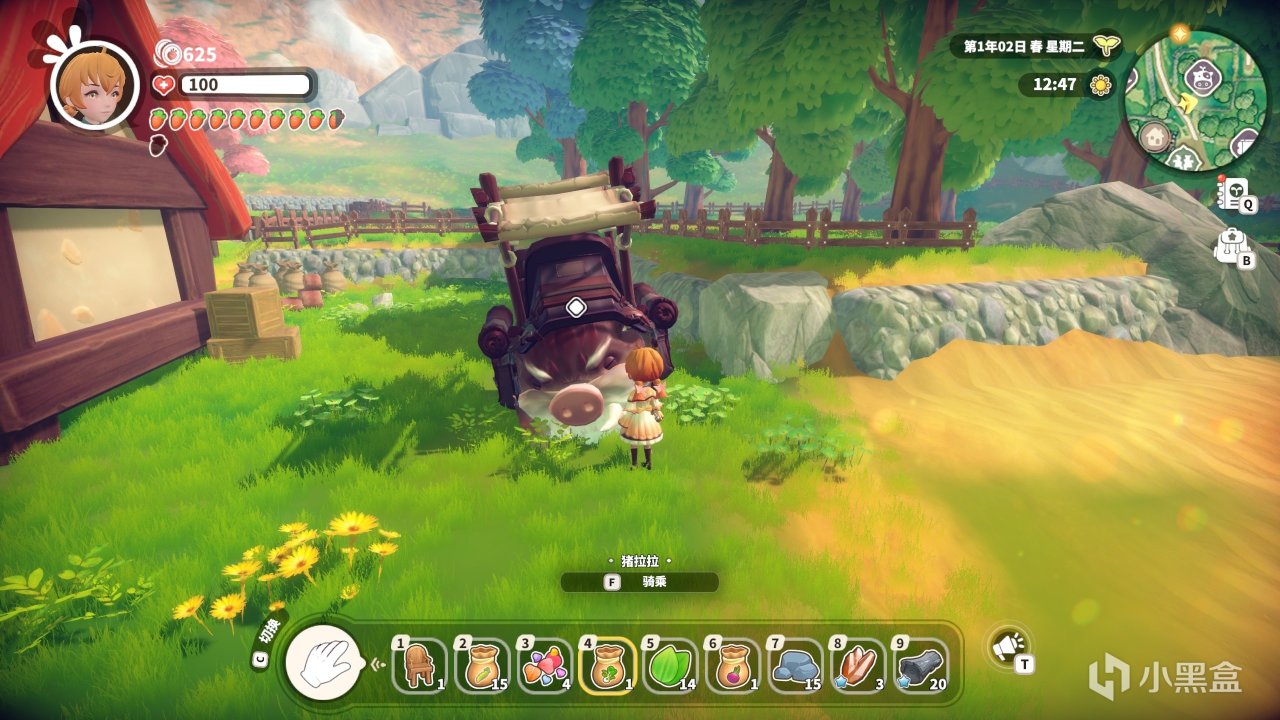Select the highlighted clover seed bag slot

pos(606,664)
